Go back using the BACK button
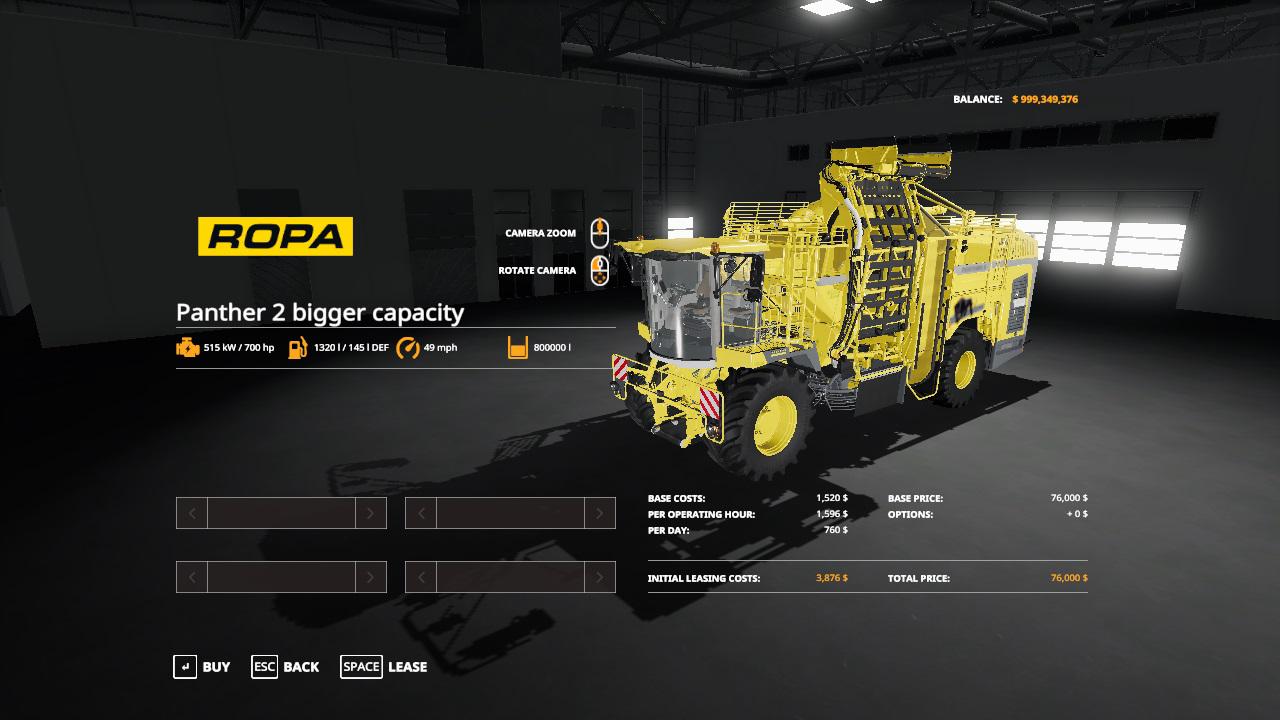This screenshot has height=720, width=1280. coord(286,667)
